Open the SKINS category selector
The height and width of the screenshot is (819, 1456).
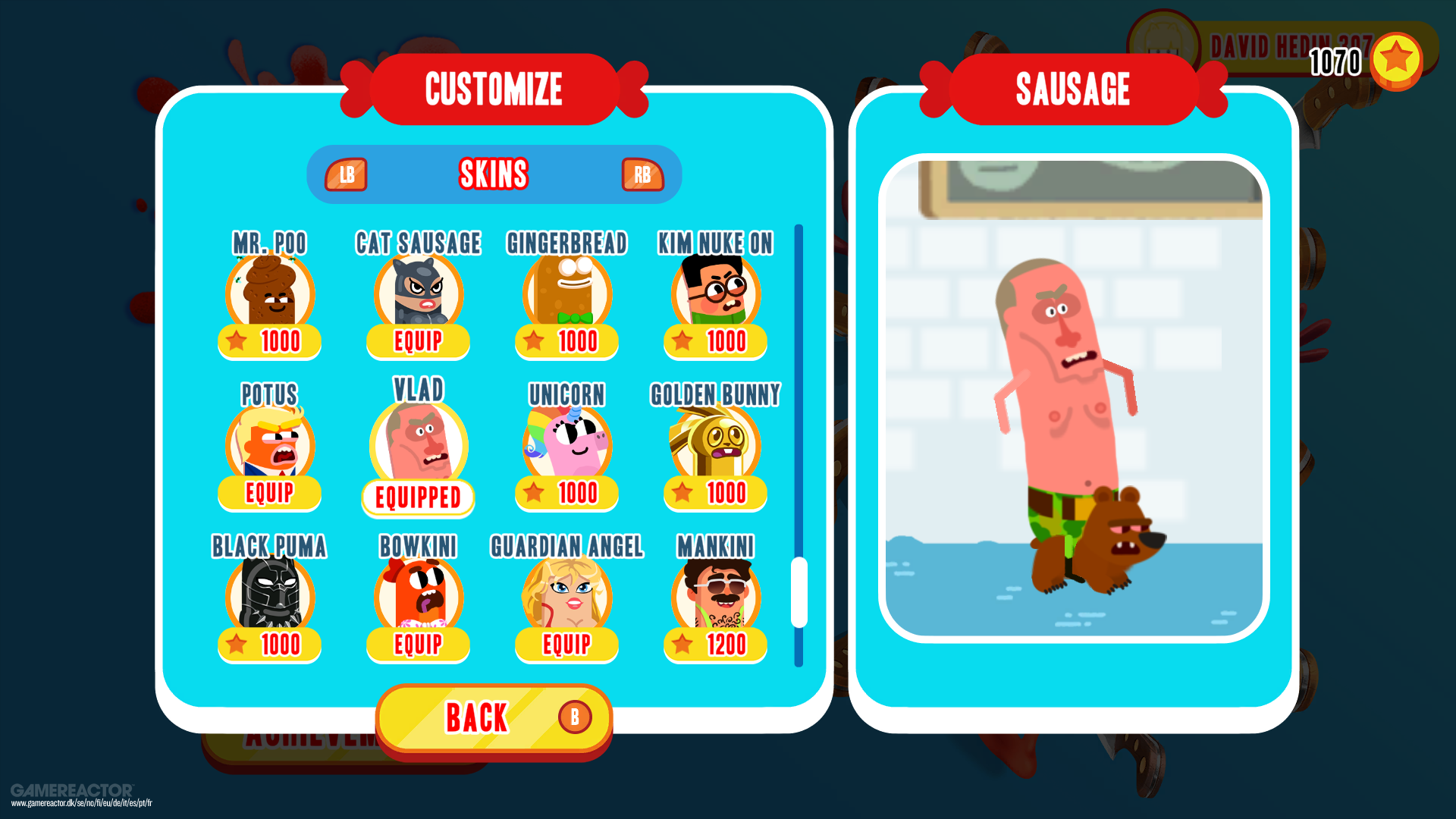click(x=493, y=174)
